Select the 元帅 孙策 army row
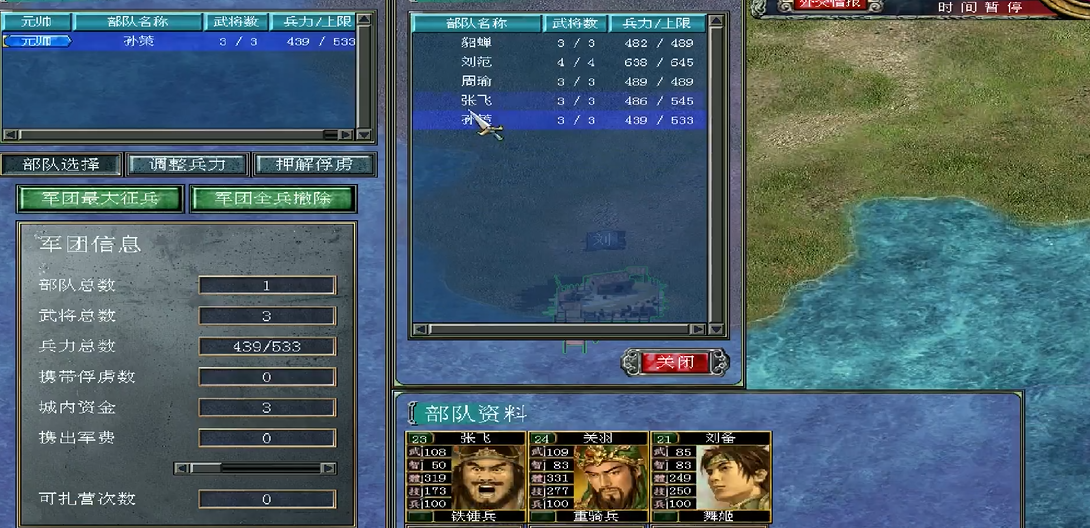The height and width of the screenshot is (528, 1090). [180, 41]
